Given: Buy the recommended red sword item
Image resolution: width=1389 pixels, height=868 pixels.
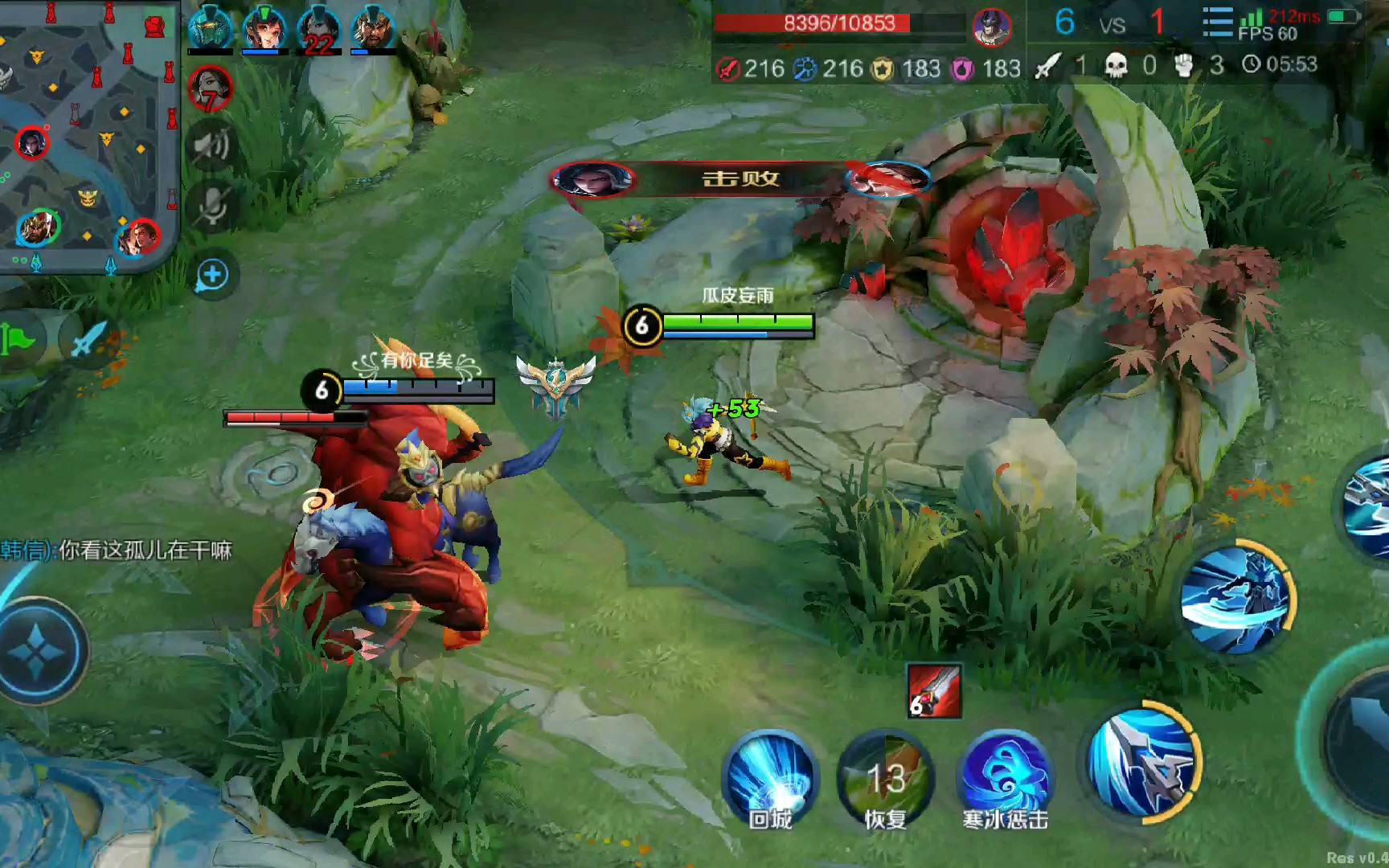Looking at the screenshot, I should [x=933, y=690].
